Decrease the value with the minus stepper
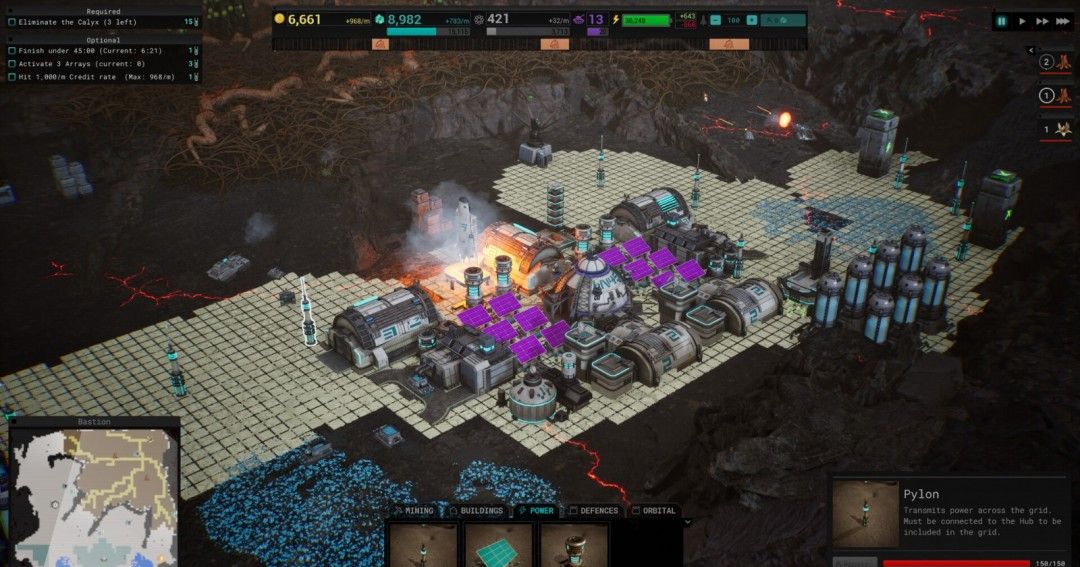The image size is (1080, 567). click(716, 19)
